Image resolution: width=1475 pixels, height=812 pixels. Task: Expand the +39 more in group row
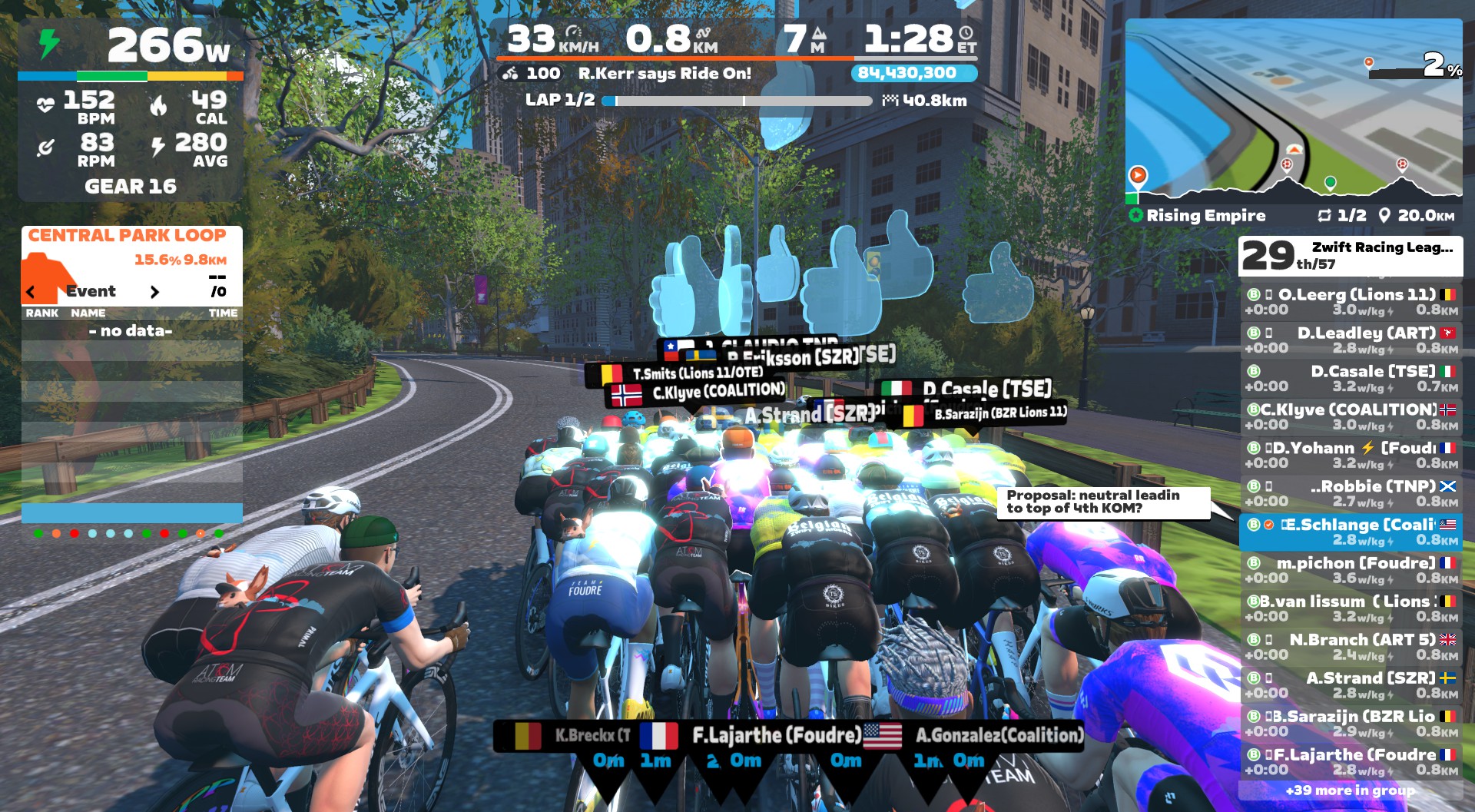coord(1351,790)
